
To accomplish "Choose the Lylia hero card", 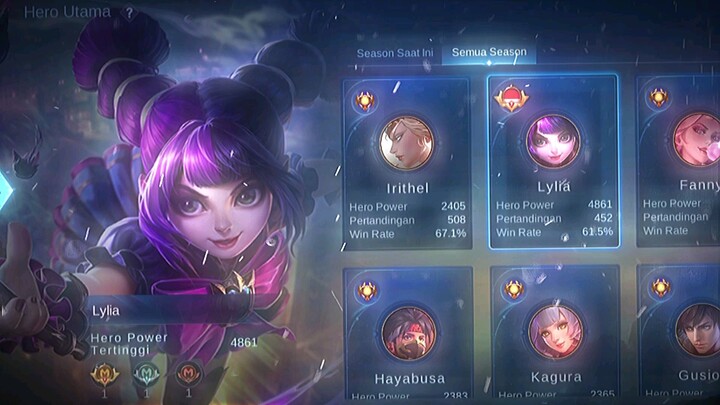I will pos(553,161).
